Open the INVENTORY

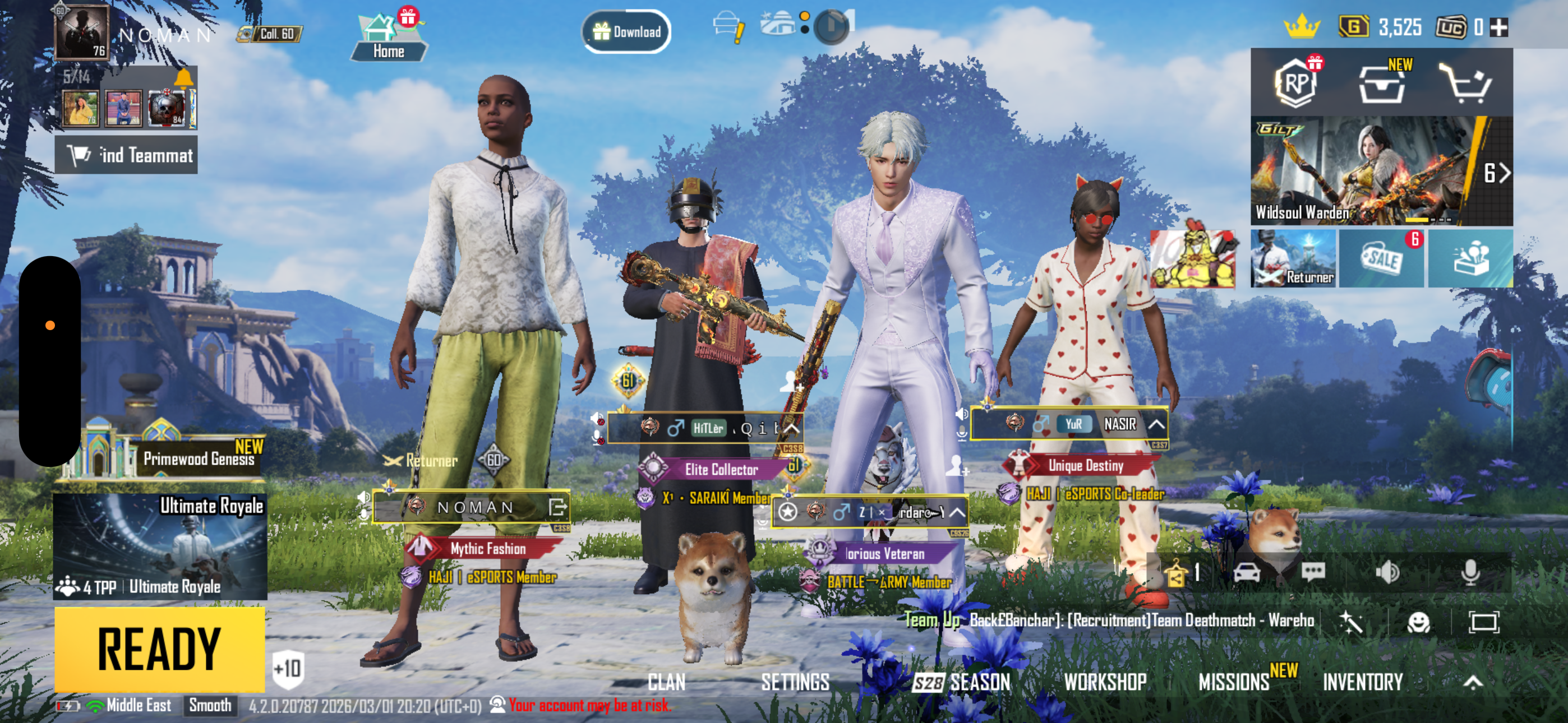(x=1362, y=682)
